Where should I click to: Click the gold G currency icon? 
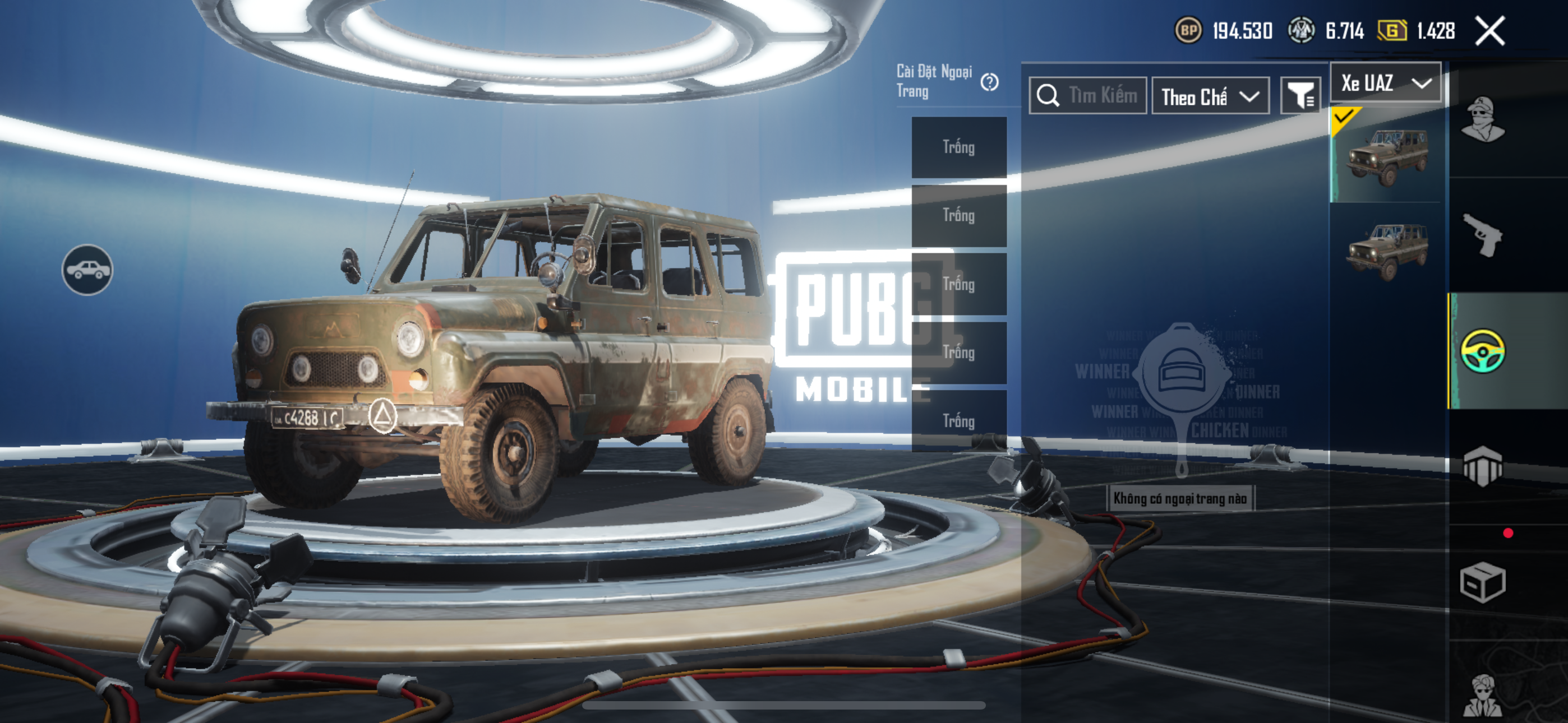coord(1392,30)
